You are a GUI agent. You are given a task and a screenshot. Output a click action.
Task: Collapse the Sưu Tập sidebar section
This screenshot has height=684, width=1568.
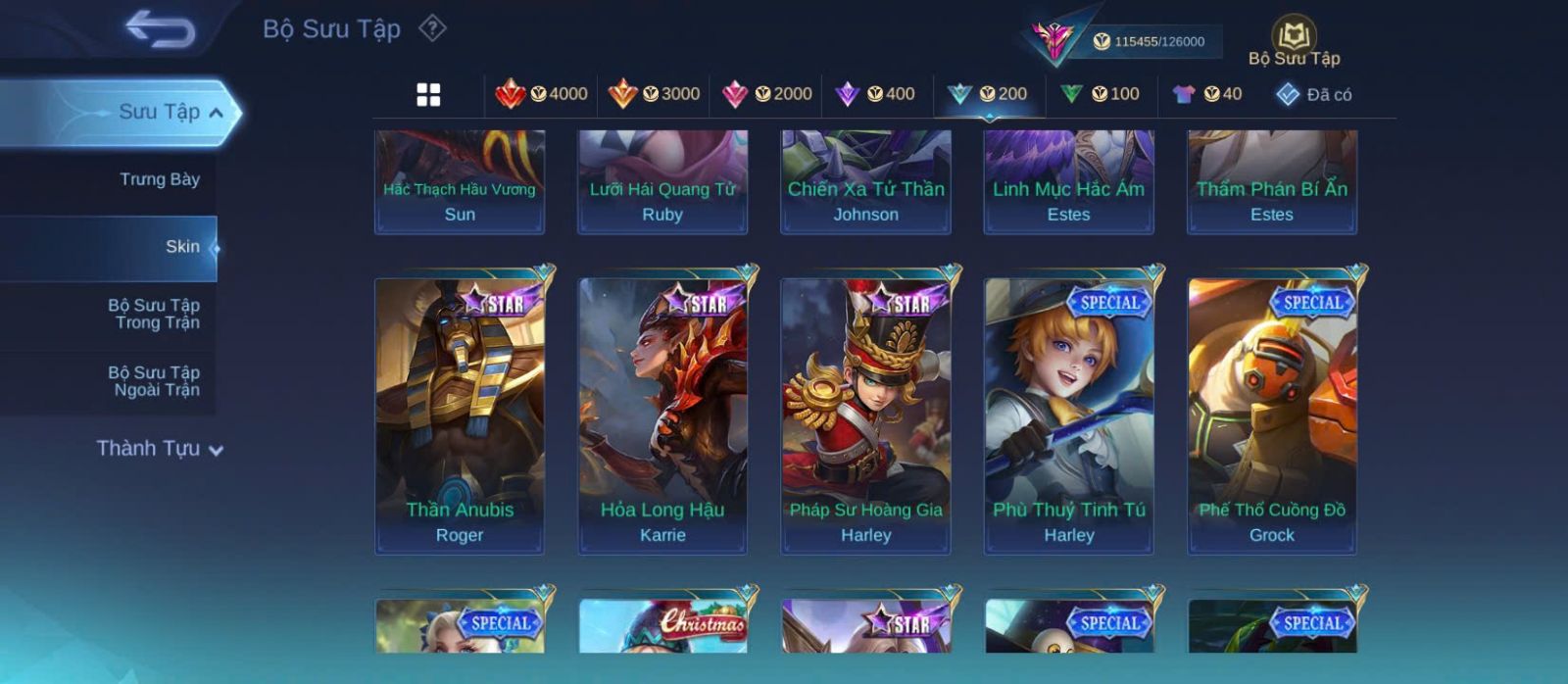(216, 113)
